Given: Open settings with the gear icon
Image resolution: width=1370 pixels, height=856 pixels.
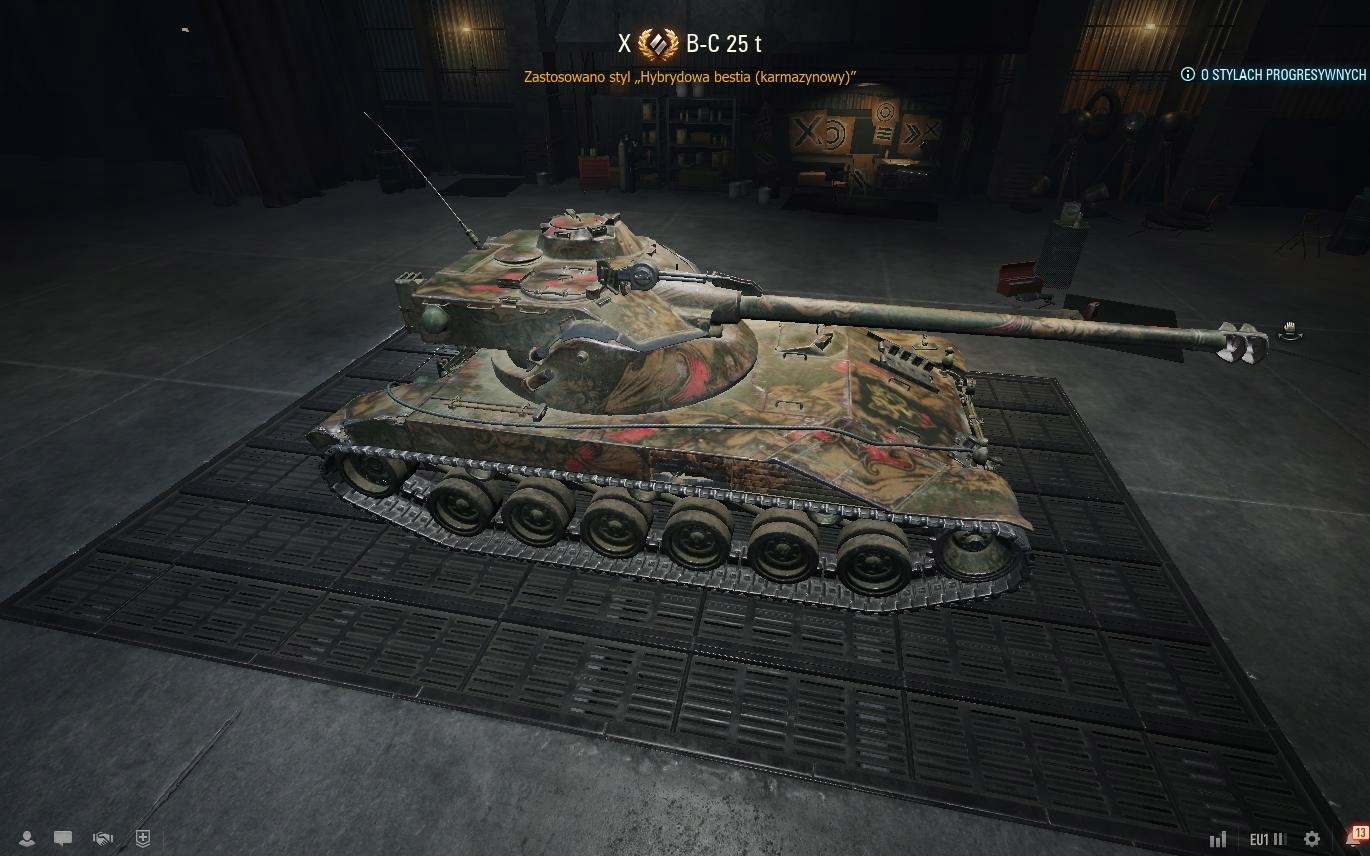Looking at the screenshot, I should [1312, 840].
